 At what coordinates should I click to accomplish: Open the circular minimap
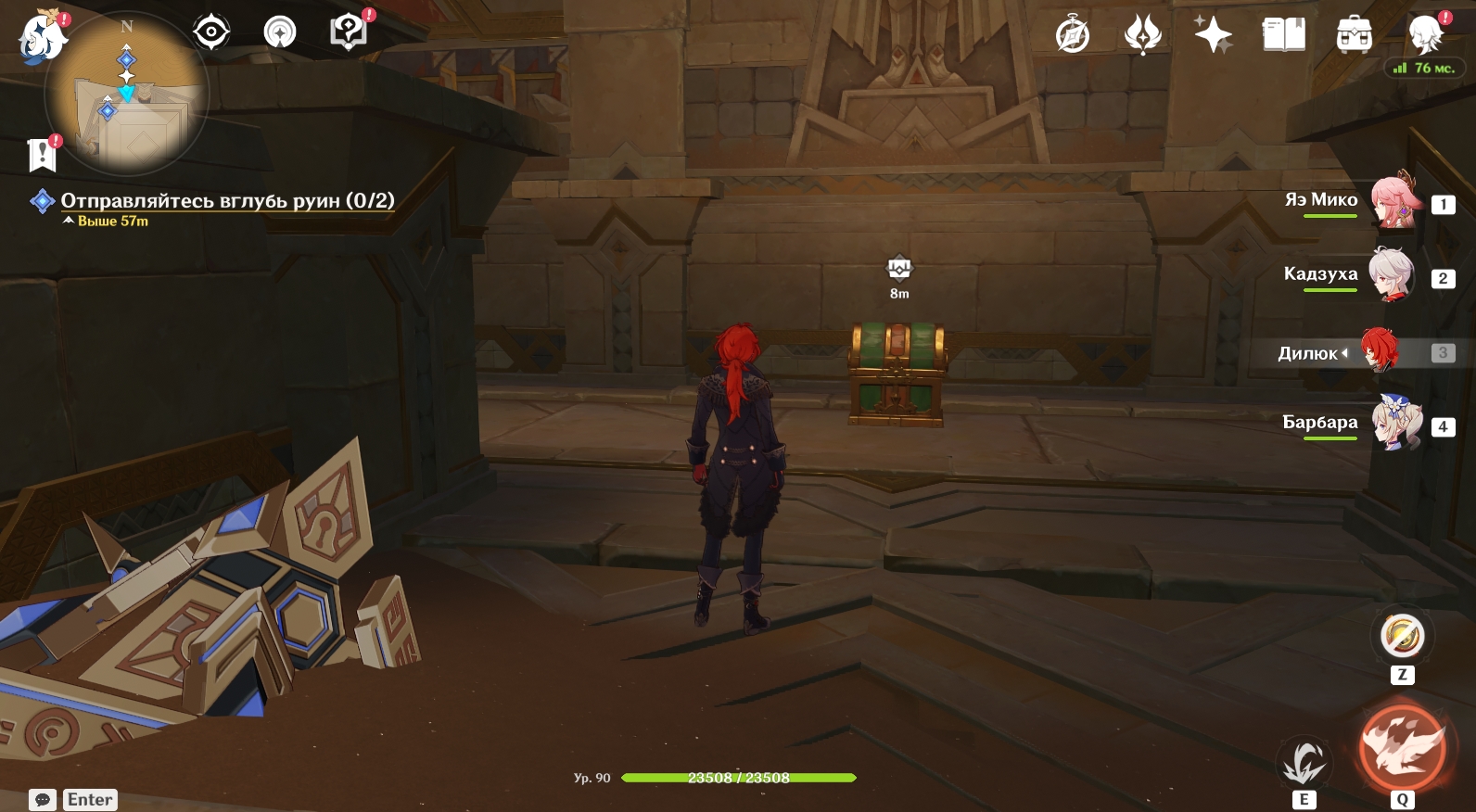(129, 95)
